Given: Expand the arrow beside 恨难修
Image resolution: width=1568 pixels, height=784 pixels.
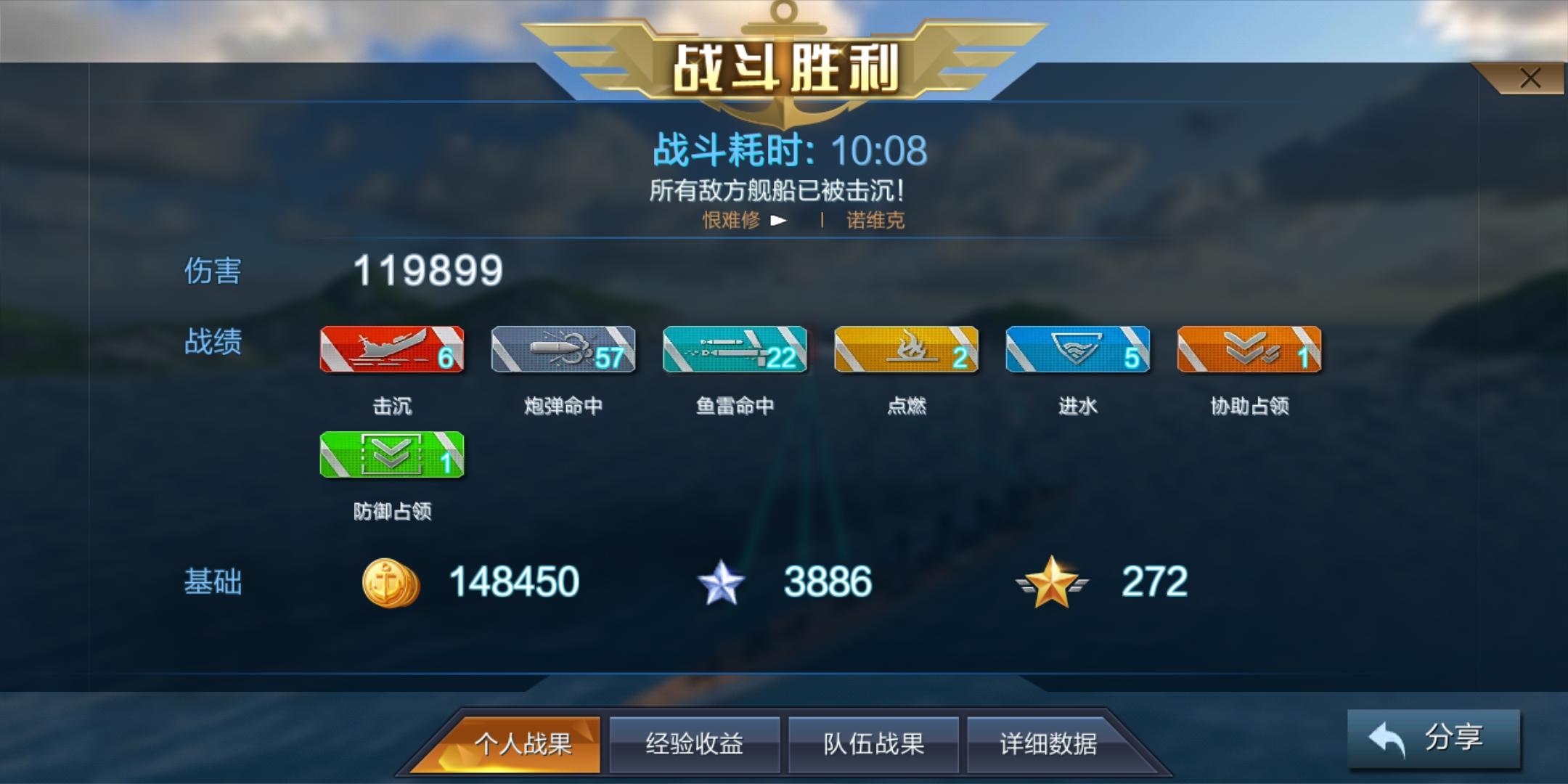Looking at the screenshot, I should [780, 221].
